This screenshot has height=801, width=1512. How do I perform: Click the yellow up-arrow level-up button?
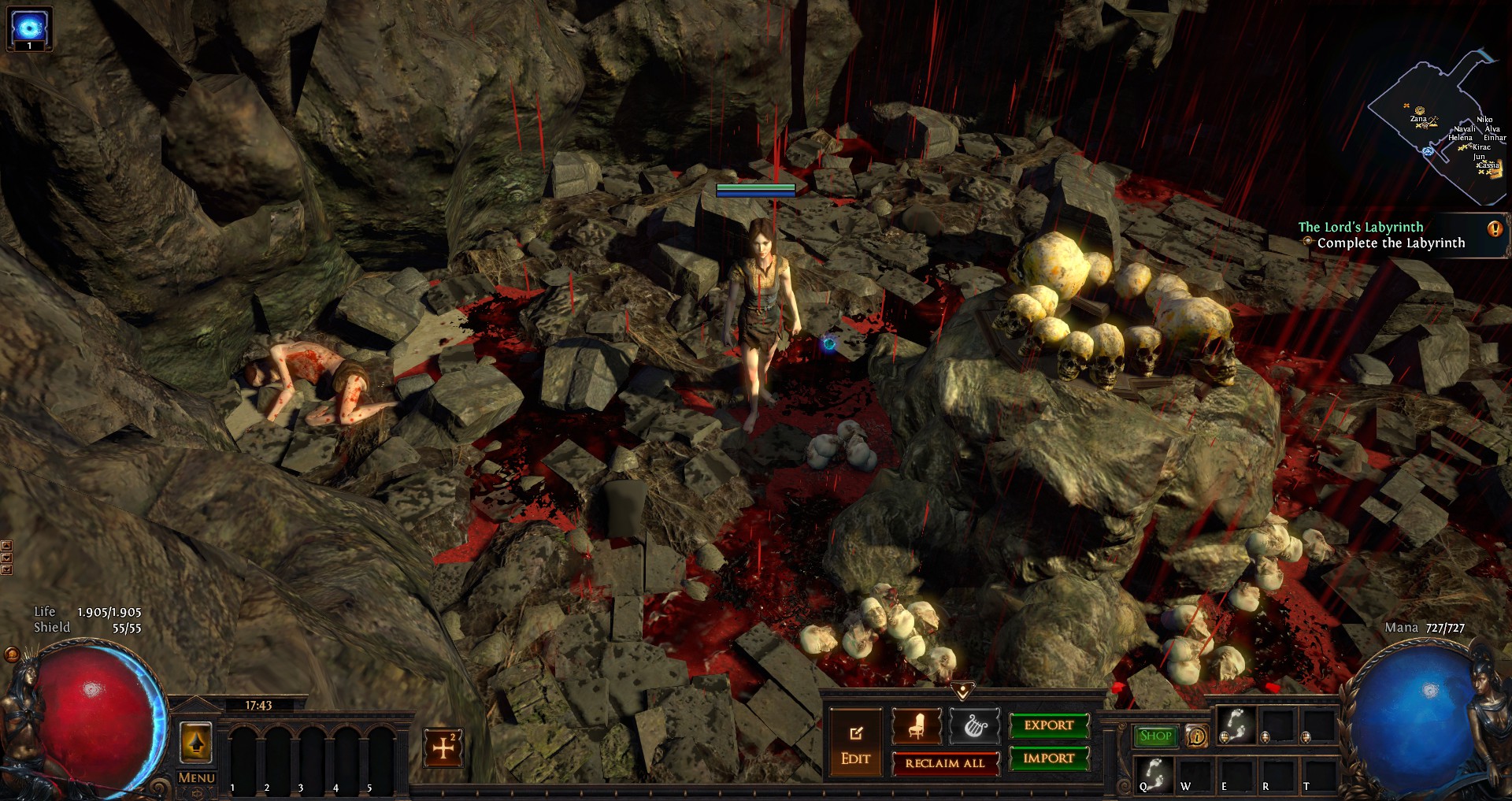[196, 742]
